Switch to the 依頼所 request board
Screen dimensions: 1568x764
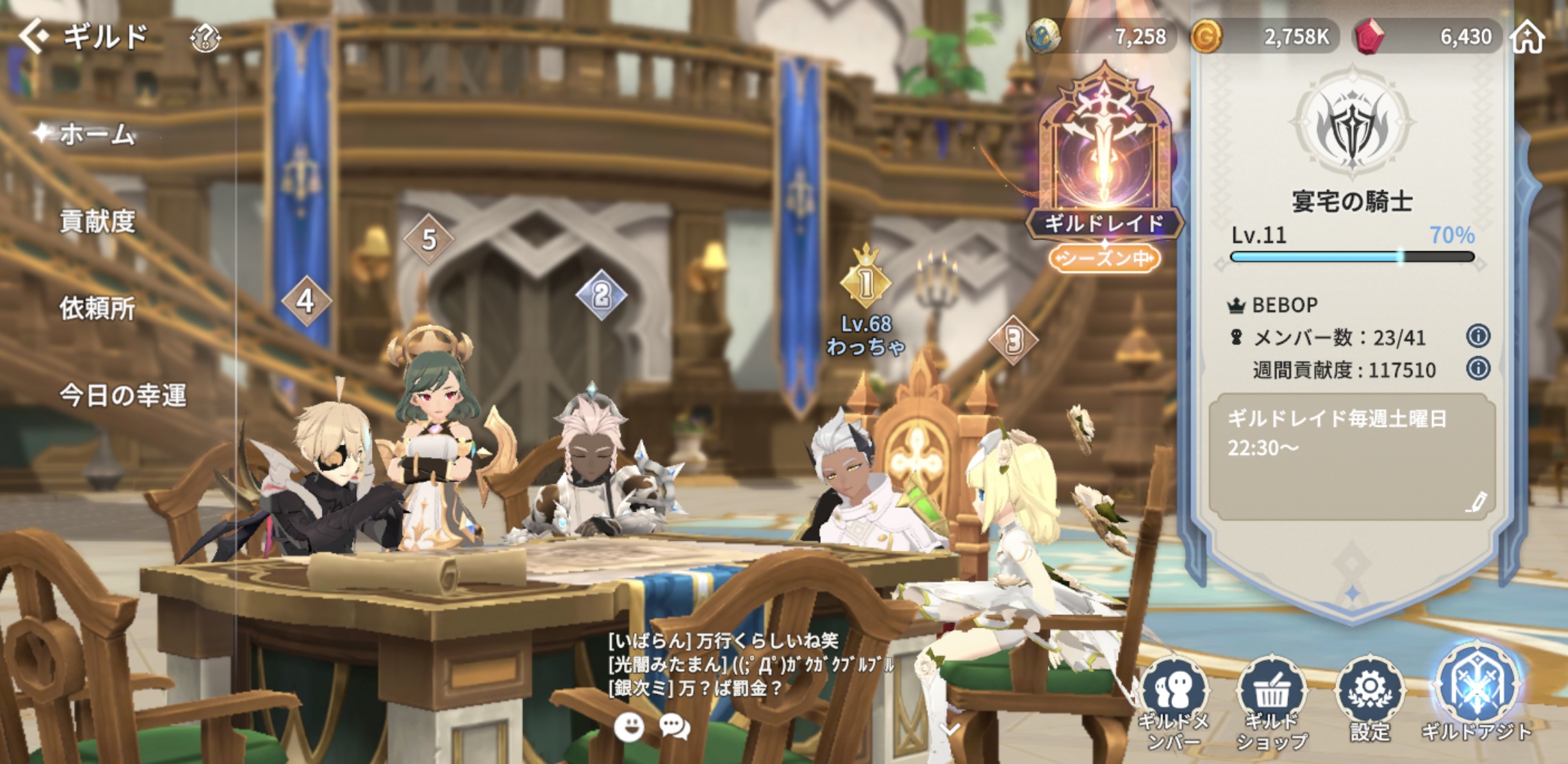point(97,308)
